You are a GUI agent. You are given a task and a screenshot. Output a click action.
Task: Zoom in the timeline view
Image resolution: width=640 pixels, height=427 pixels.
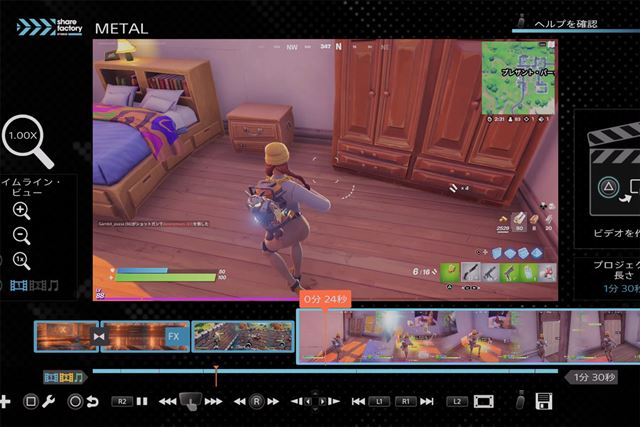(21, 210)
